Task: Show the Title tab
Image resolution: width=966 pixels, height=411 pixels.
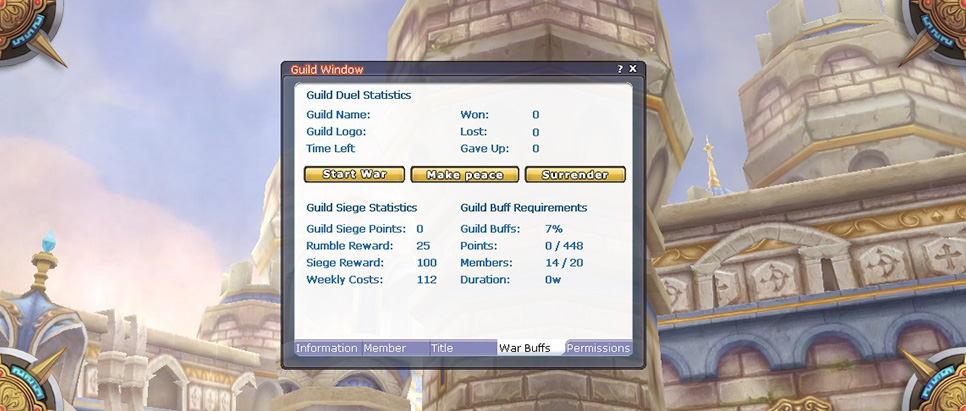Action: point(442,348)
